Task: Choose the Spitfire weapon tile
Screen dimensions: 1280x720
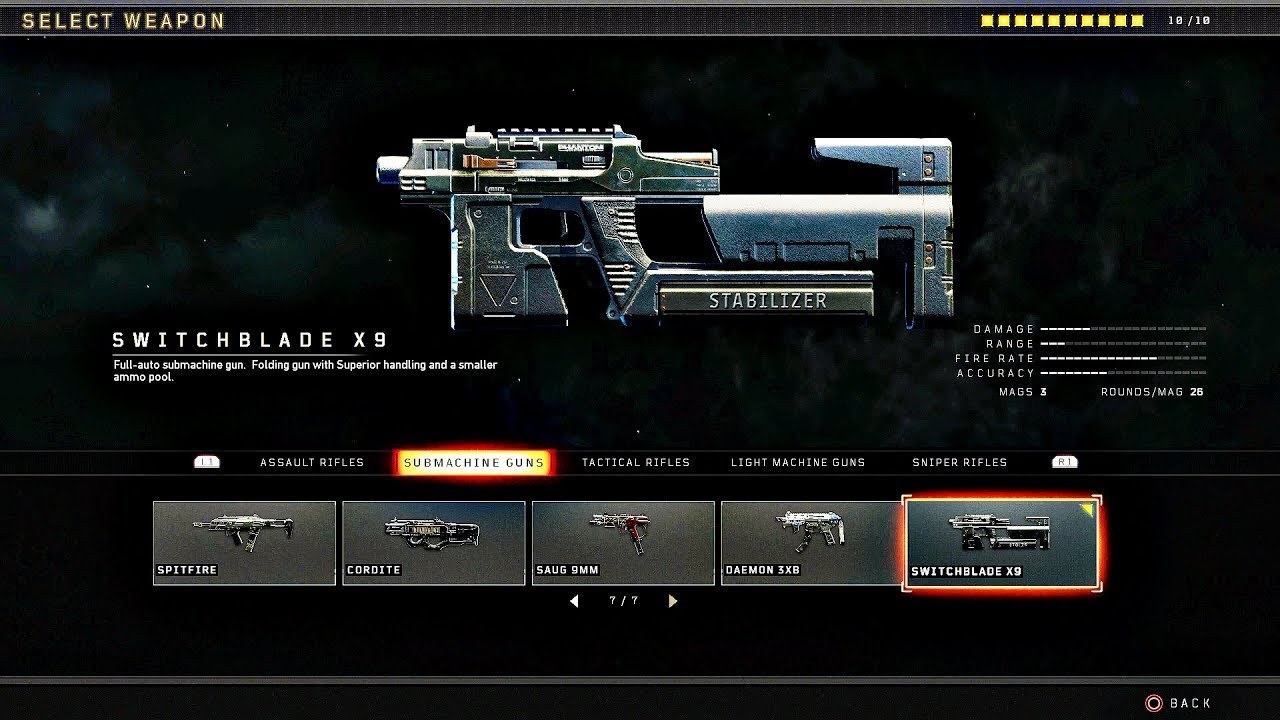Action: [x=244, y=543]
